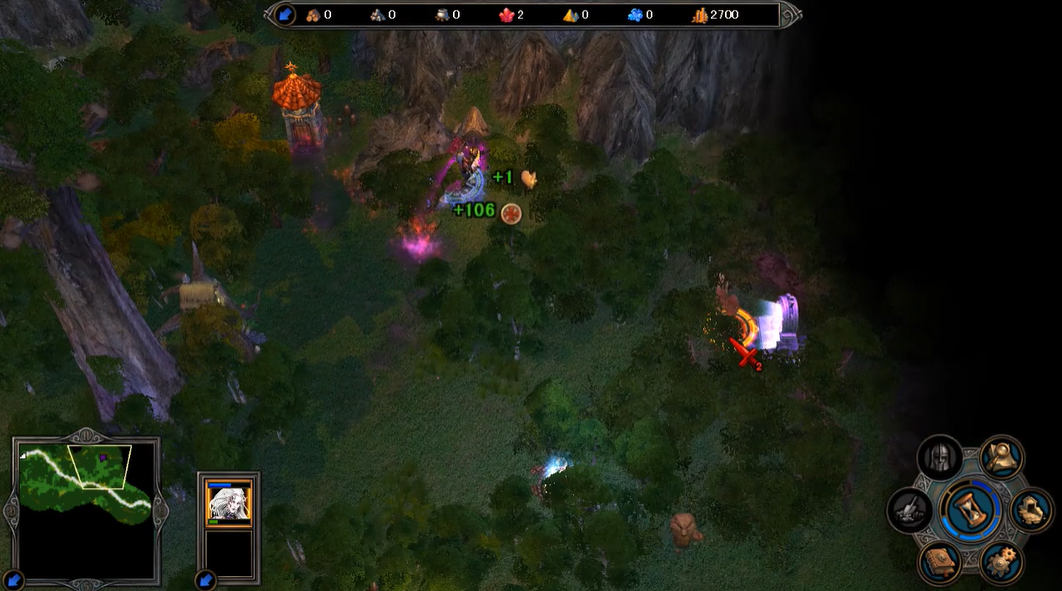The image size is (1062, 591).
Task: Click the magnifying glass map button
Action: click(1000, 457)
